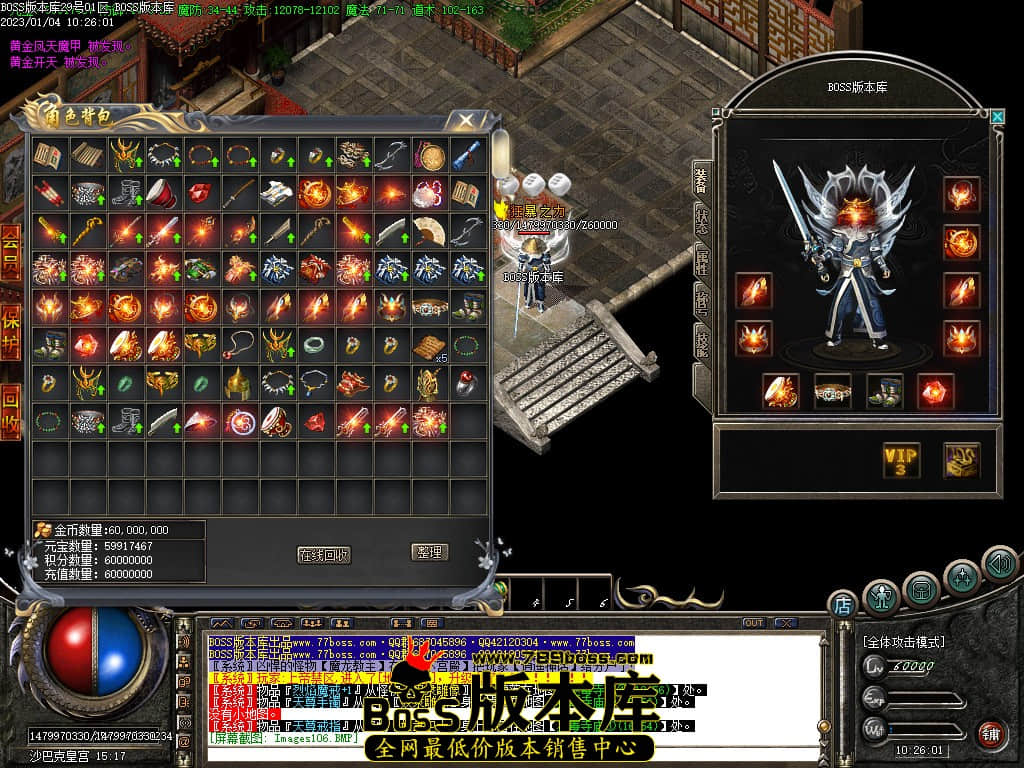
Task: Sort the bag with the 整理 button
Action: [429, 552]
